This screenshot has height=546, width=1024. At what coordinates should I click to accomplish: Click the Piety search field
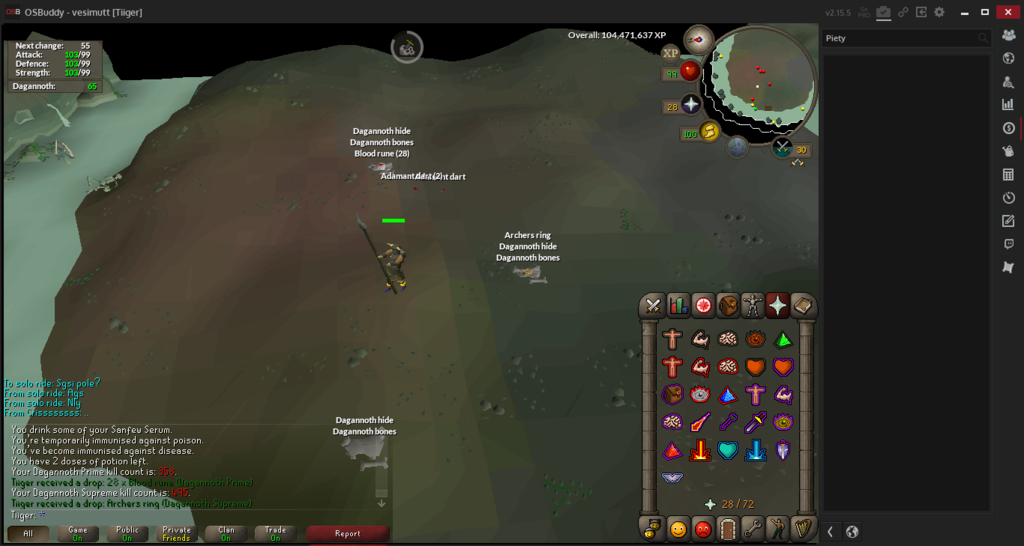coord(898,38)
